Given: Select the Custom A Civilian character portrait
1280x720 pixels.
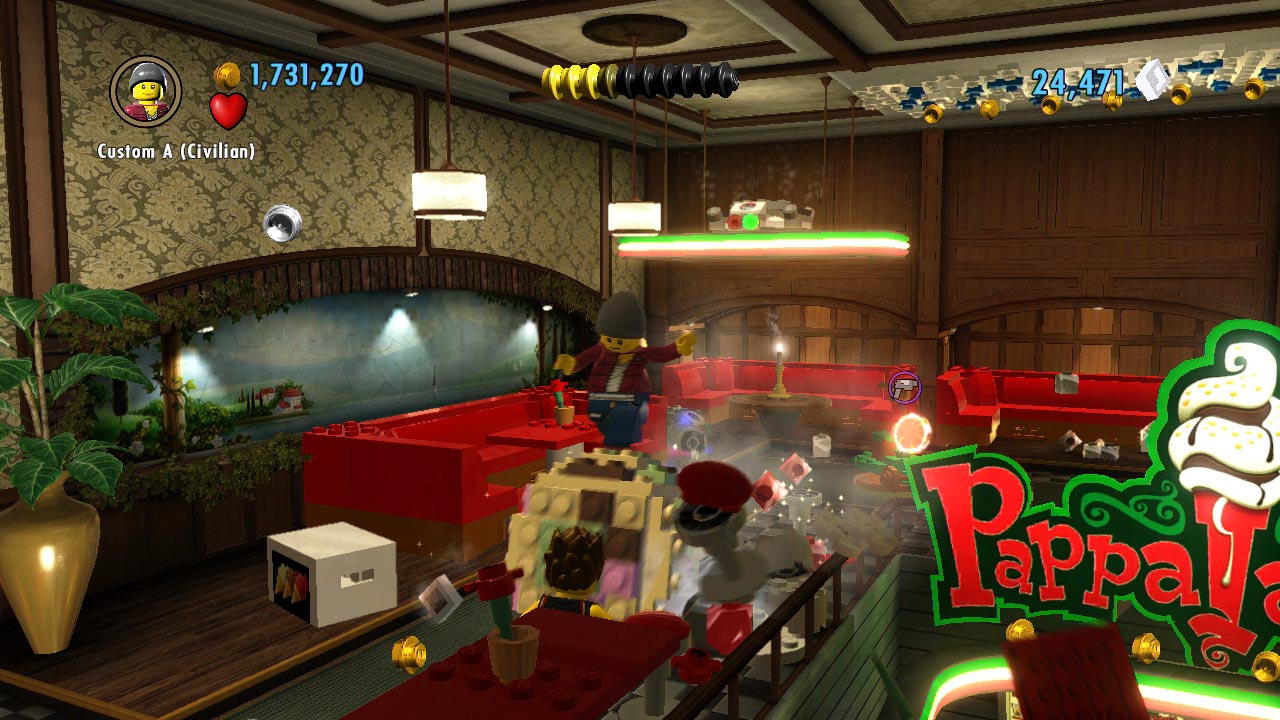Looking at the screenshot, I should (x=146, y=92).
